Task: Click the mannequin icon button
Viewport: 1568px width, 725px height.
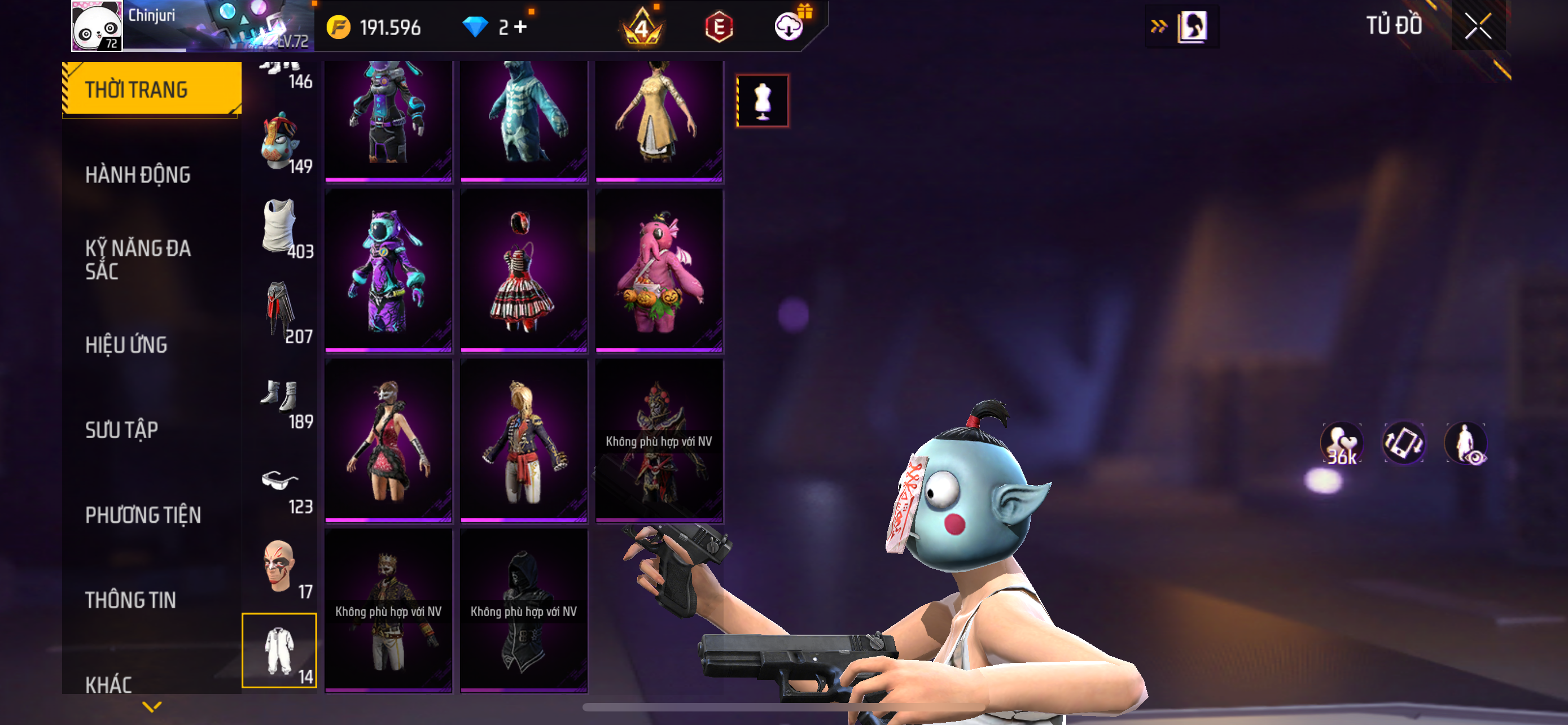Action: click(x=762, y=101)
